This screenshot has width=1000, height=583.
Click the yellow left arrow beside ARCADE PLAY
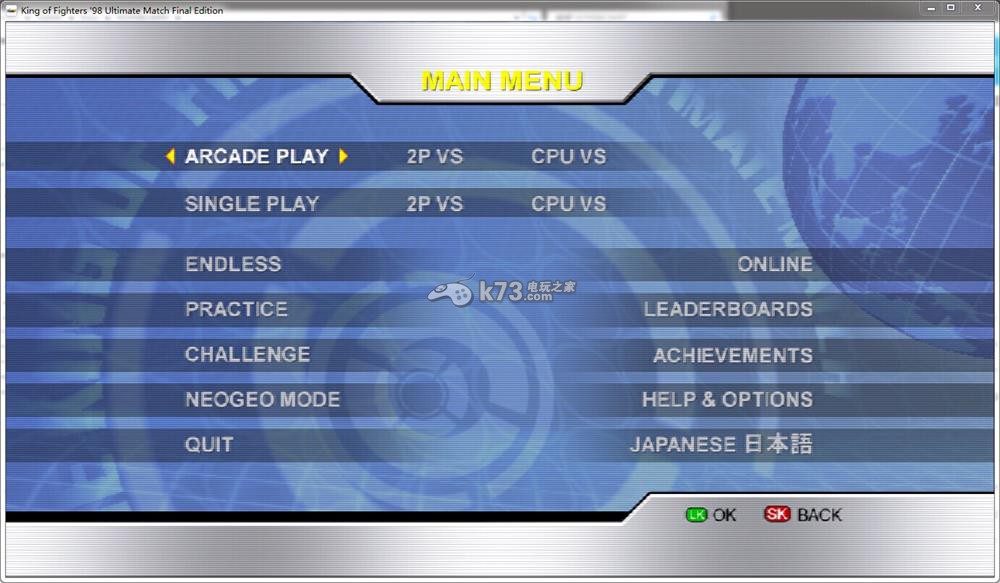pos(170,156)
